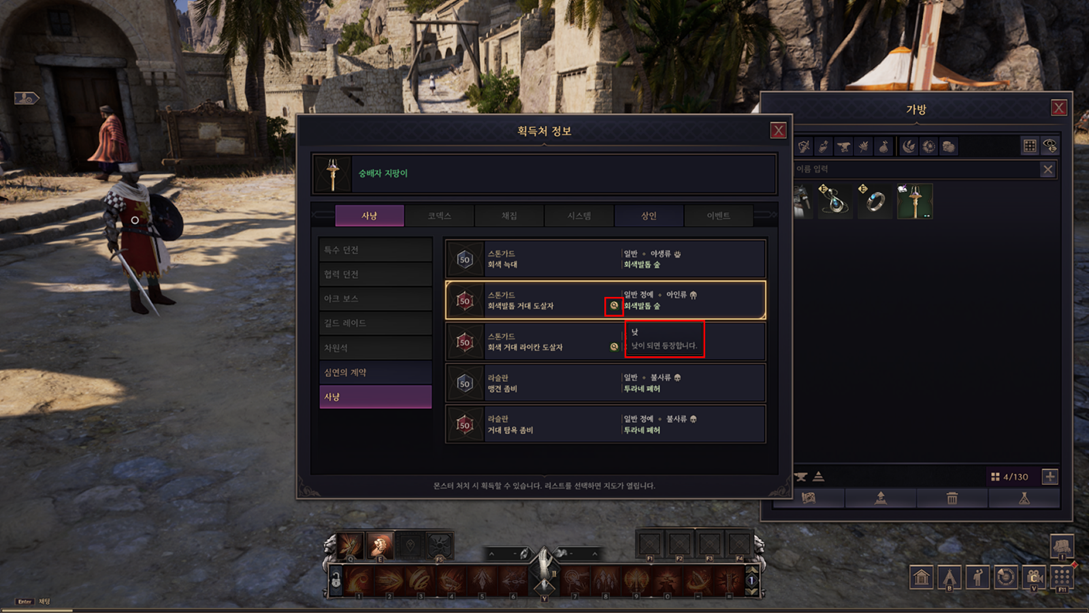This screenshot has height=613, width=1089.
Task: Select the staff item in the bag
Action: point(914,201)
